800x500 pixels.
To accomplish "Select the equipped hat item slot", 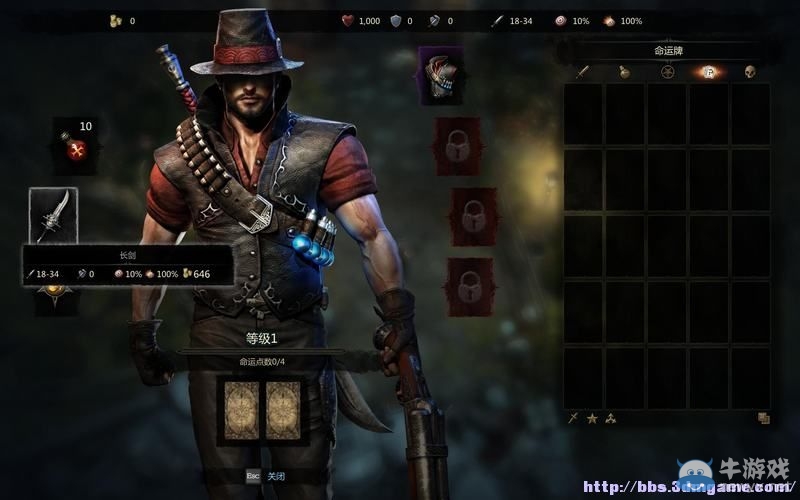I will (440, 76).
